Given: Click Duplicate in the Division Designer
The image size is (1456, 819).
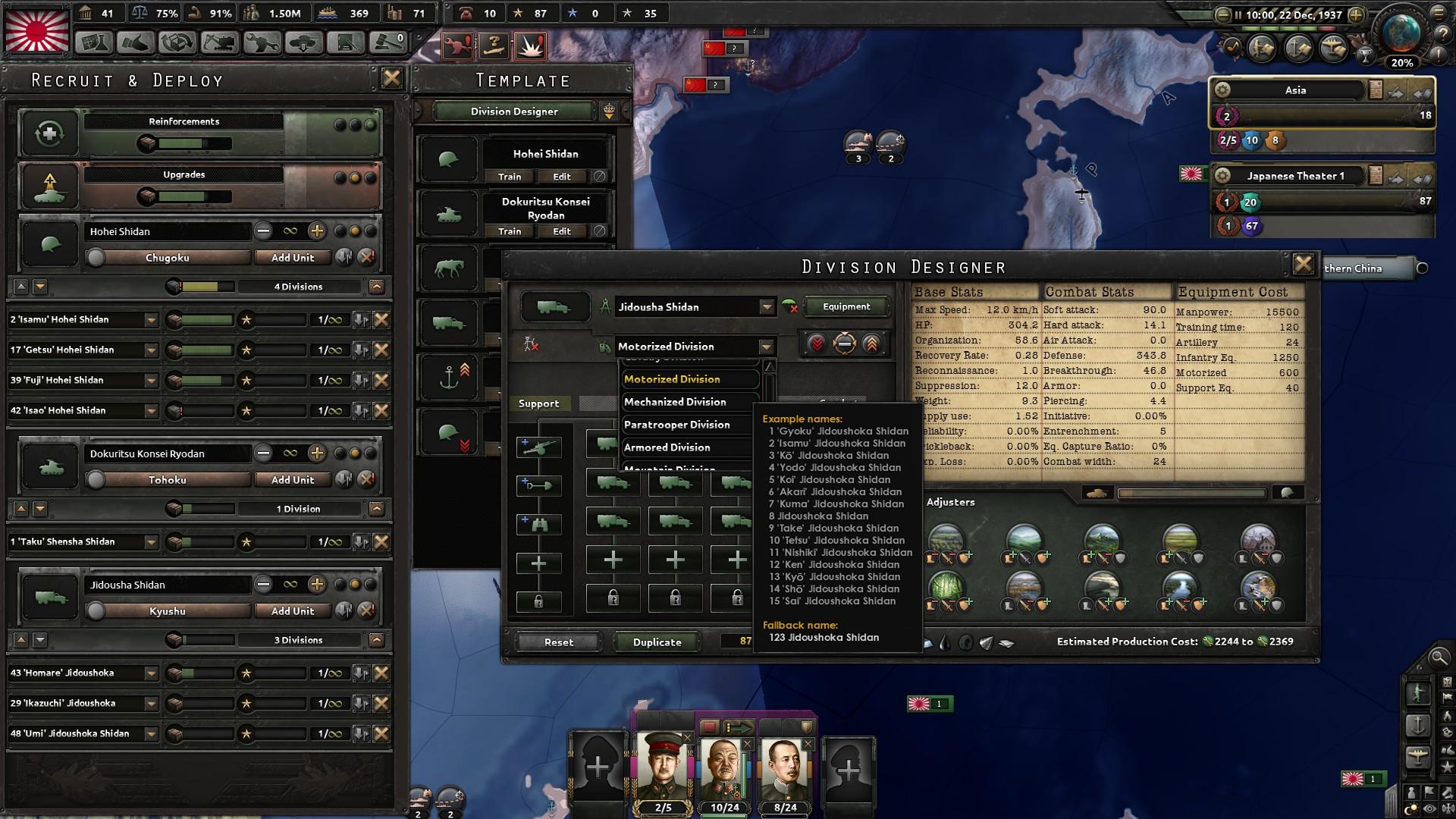Looking at the screenshot, I should pyautogui.click(x=656, y=642).
